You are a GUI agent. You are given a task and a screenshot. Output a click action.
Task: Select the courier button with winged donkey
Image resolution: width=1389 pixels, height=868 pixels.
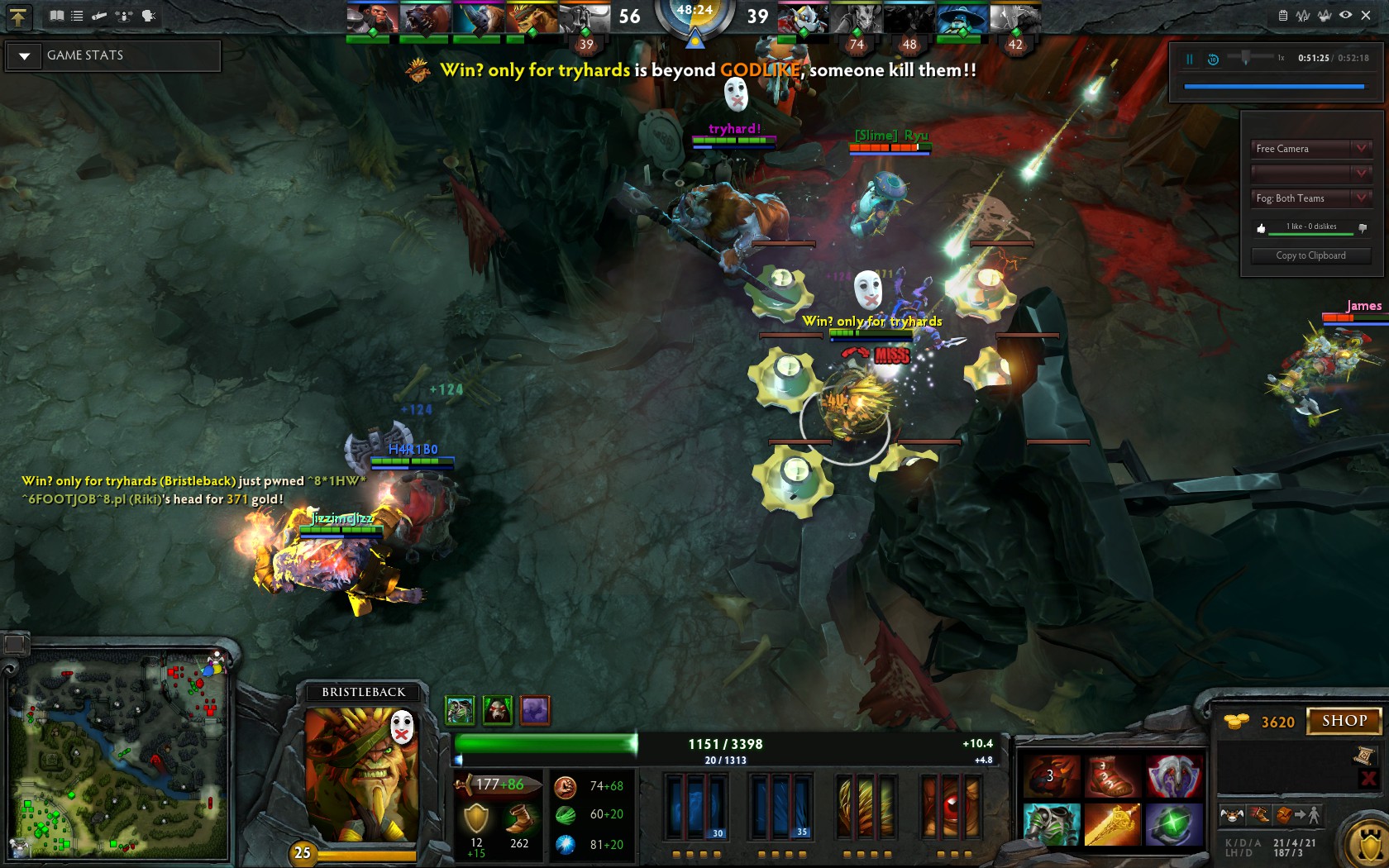click(1232, 816)
